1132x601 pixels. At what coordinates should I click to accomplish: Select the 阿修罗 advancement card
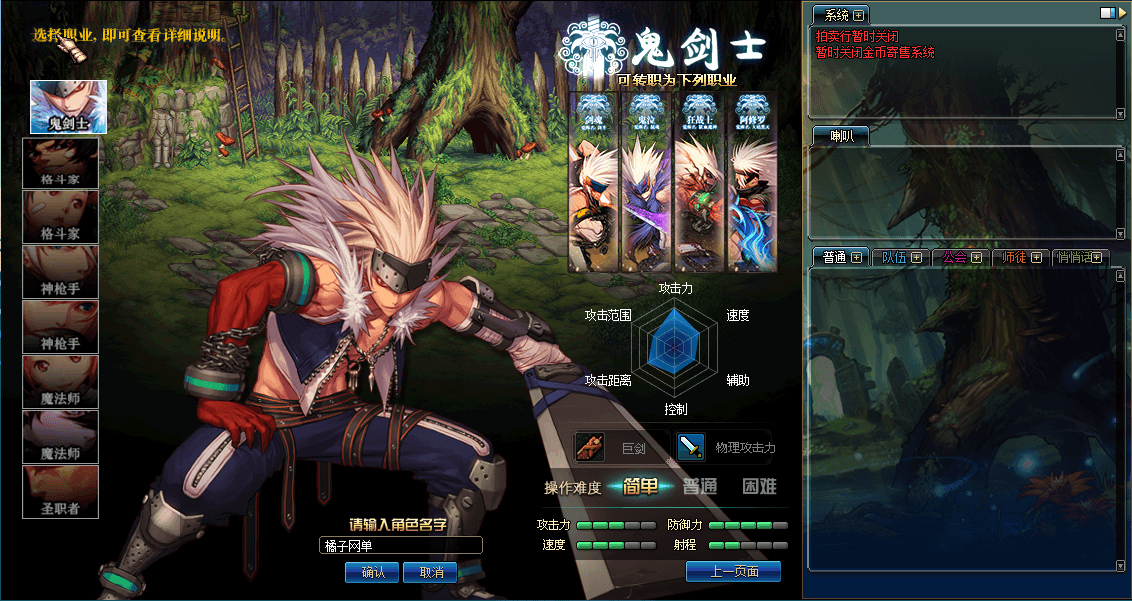[752, 182]
